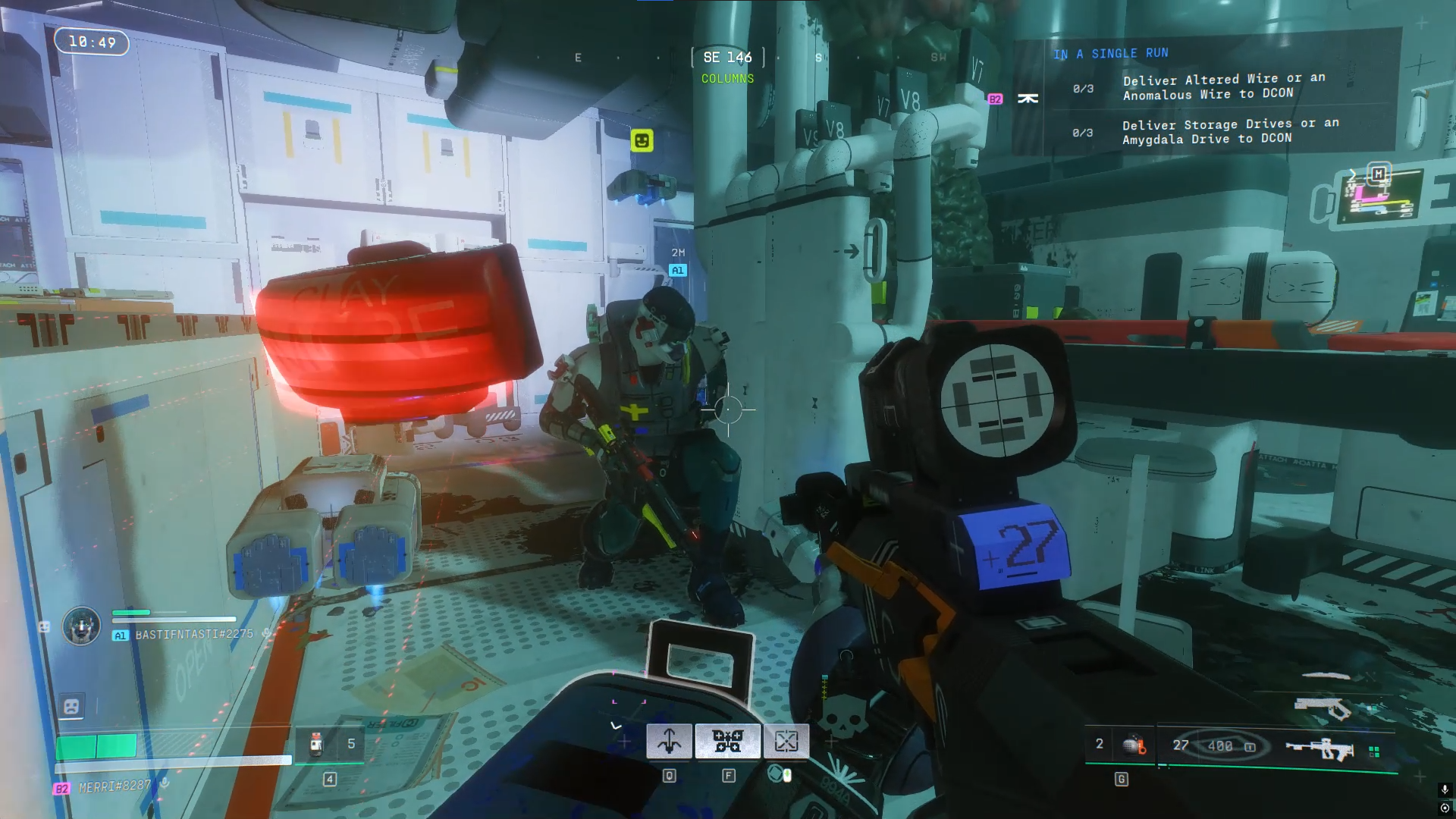Select the Storage Drives delivery objective
Screen dimensions: 1456x819
pos(1230,131)
